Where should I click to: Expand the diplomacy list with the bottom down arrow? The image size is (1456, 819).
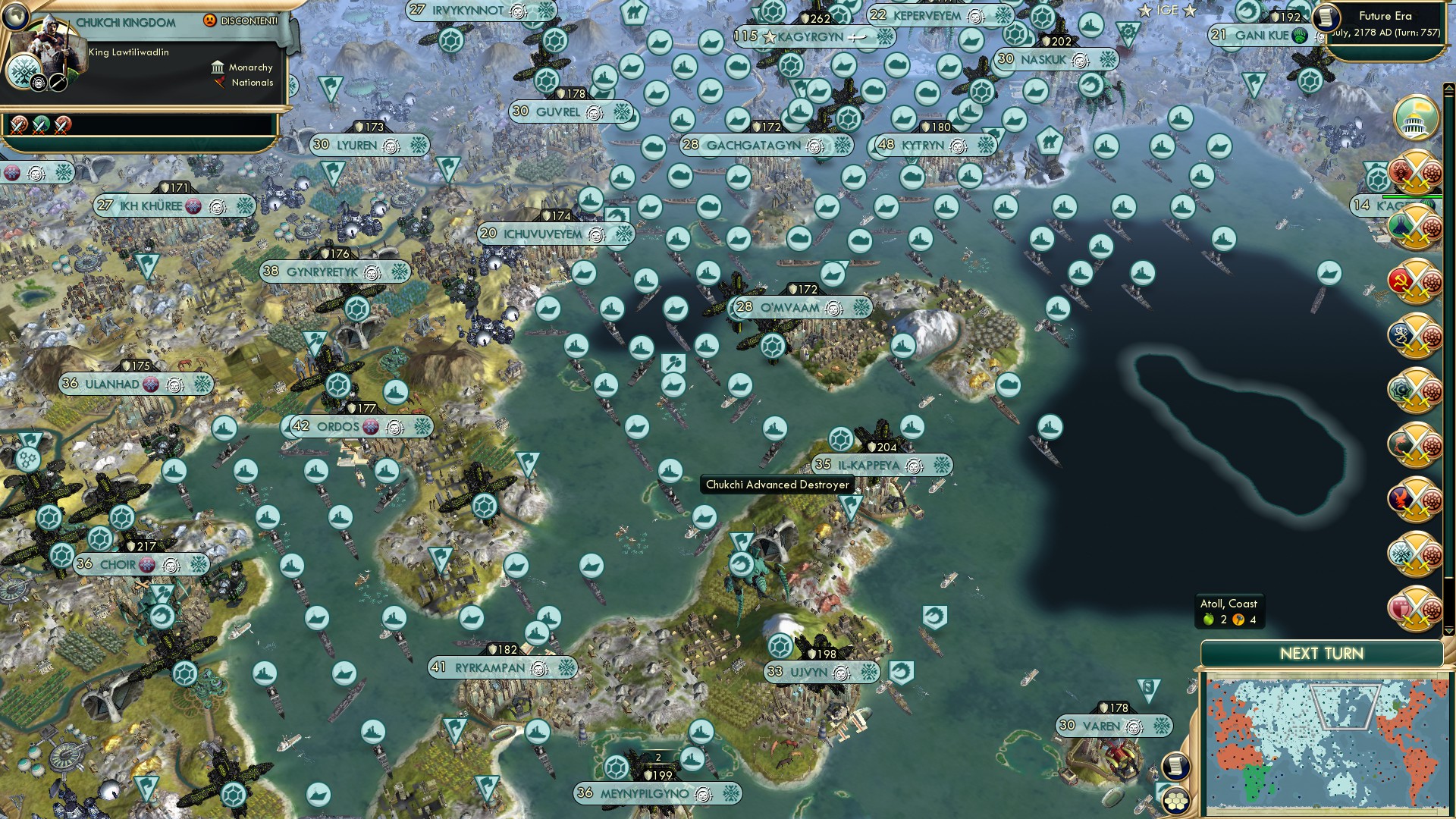[x=1449, y=630]
